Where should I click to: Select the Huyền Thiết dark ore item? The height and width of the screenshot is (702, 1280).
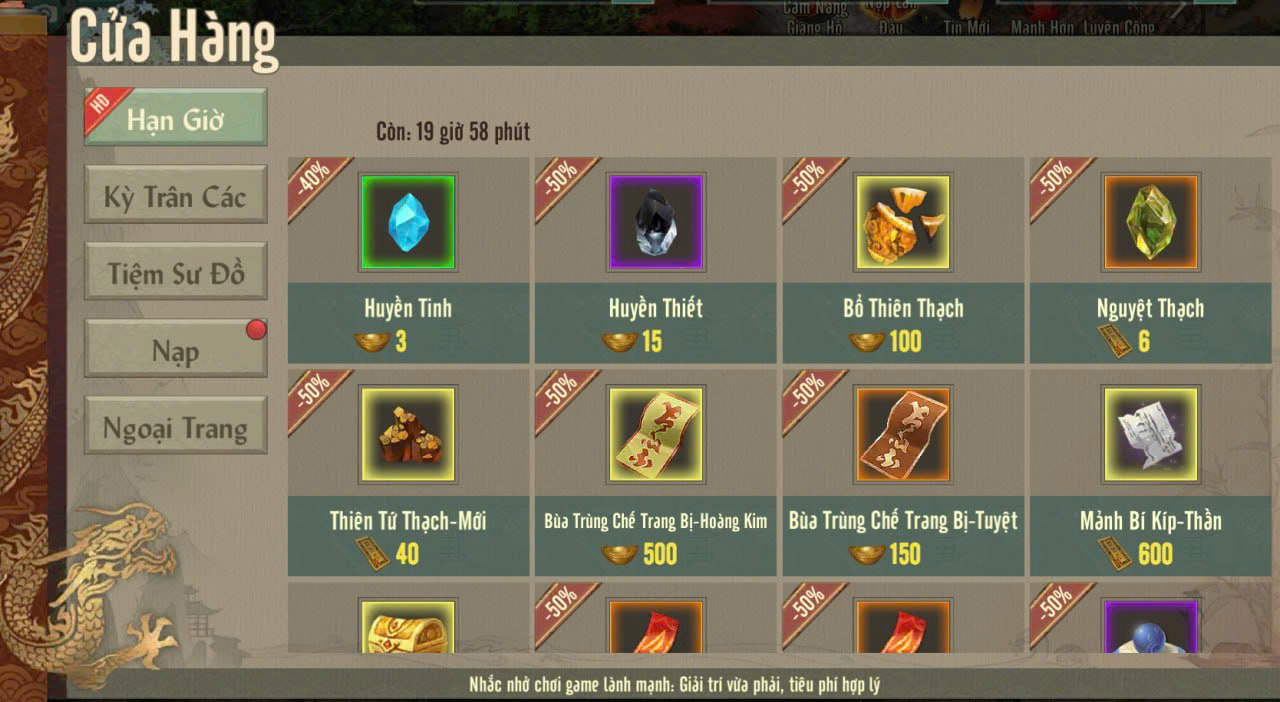655,222
